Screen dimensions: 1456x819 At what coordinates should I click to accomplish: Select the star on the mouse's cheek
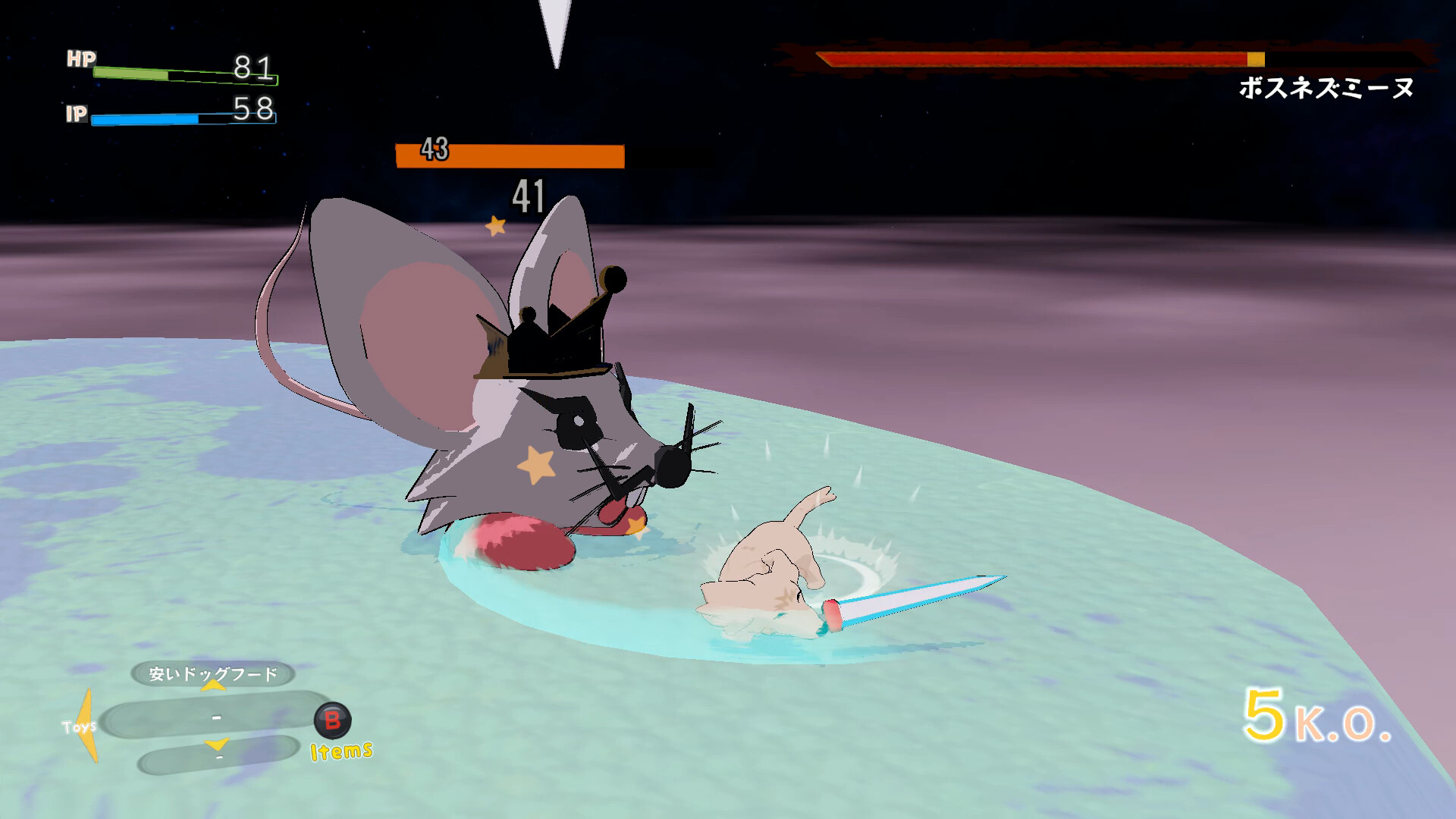pyautogui.click(x=535, y=463)
